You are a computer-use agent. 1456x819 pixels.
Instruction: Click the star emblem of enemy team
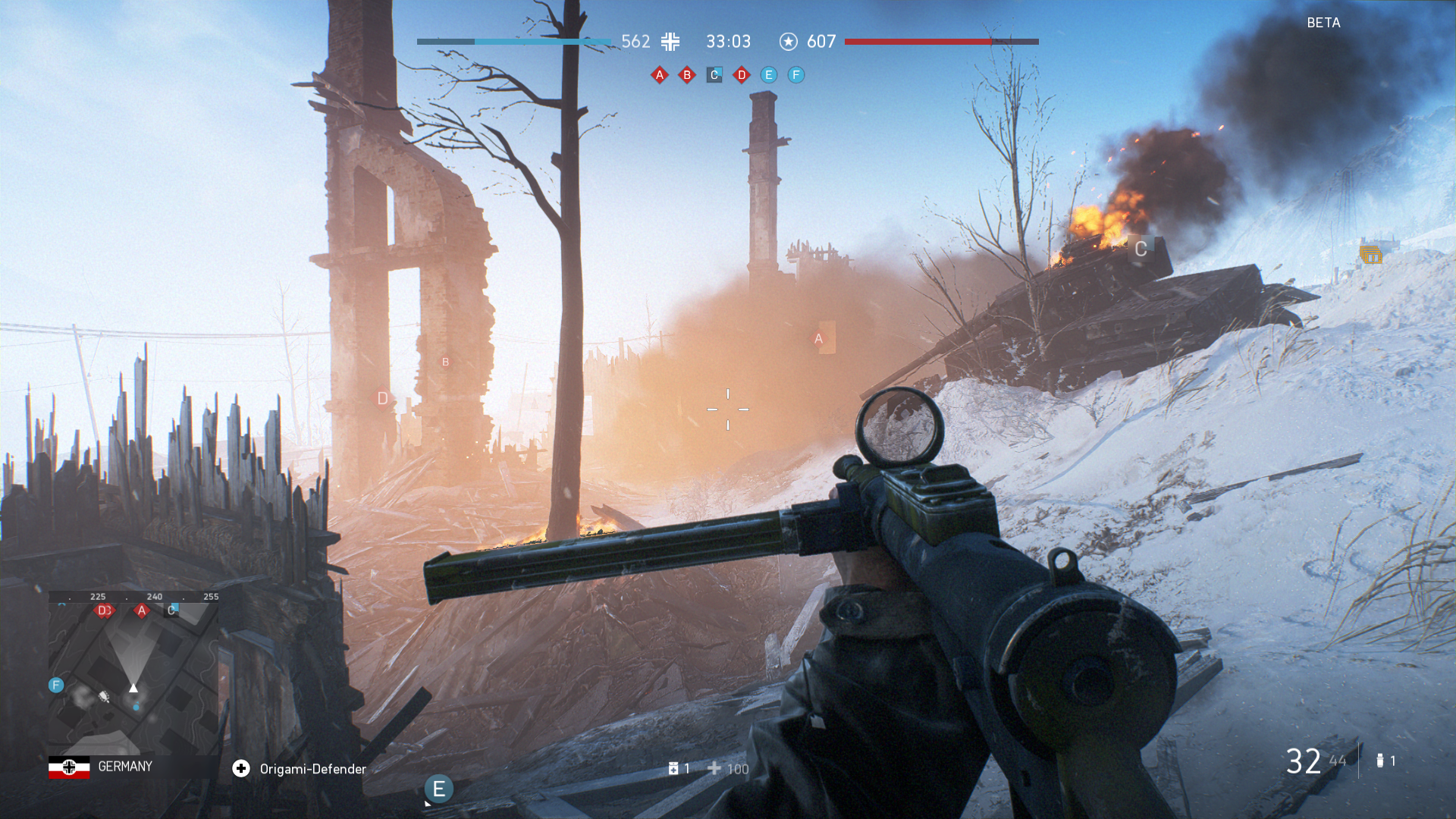(x=789, y=42)
